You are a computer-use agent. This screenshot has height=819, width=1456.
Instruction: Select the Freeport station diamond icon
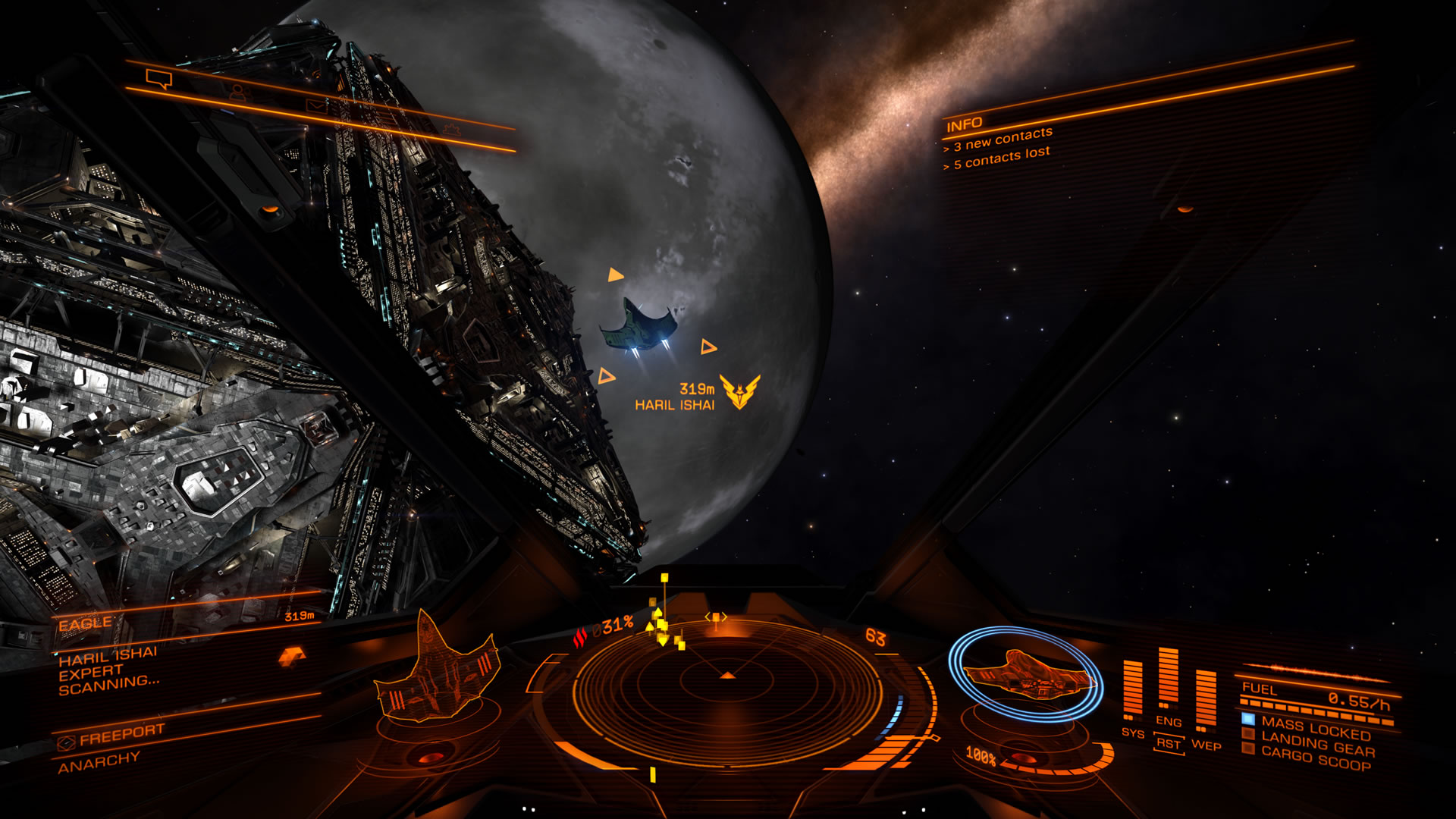point(67,744)
